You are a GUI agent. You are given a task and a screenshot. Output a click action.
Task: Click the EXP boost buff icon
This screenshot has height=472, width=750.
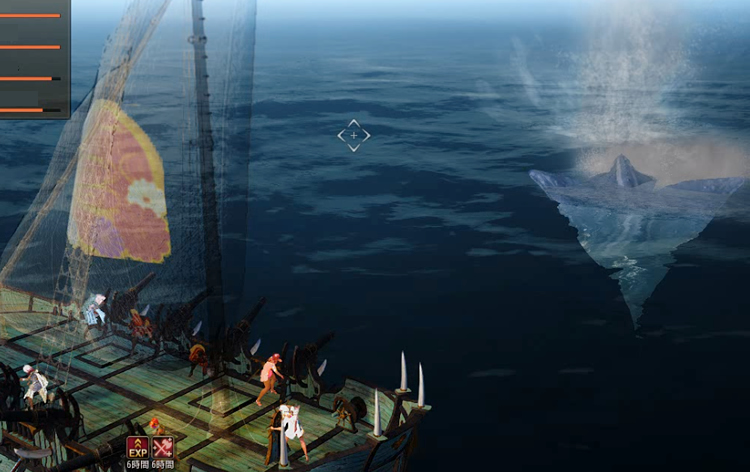coord(137,447)
